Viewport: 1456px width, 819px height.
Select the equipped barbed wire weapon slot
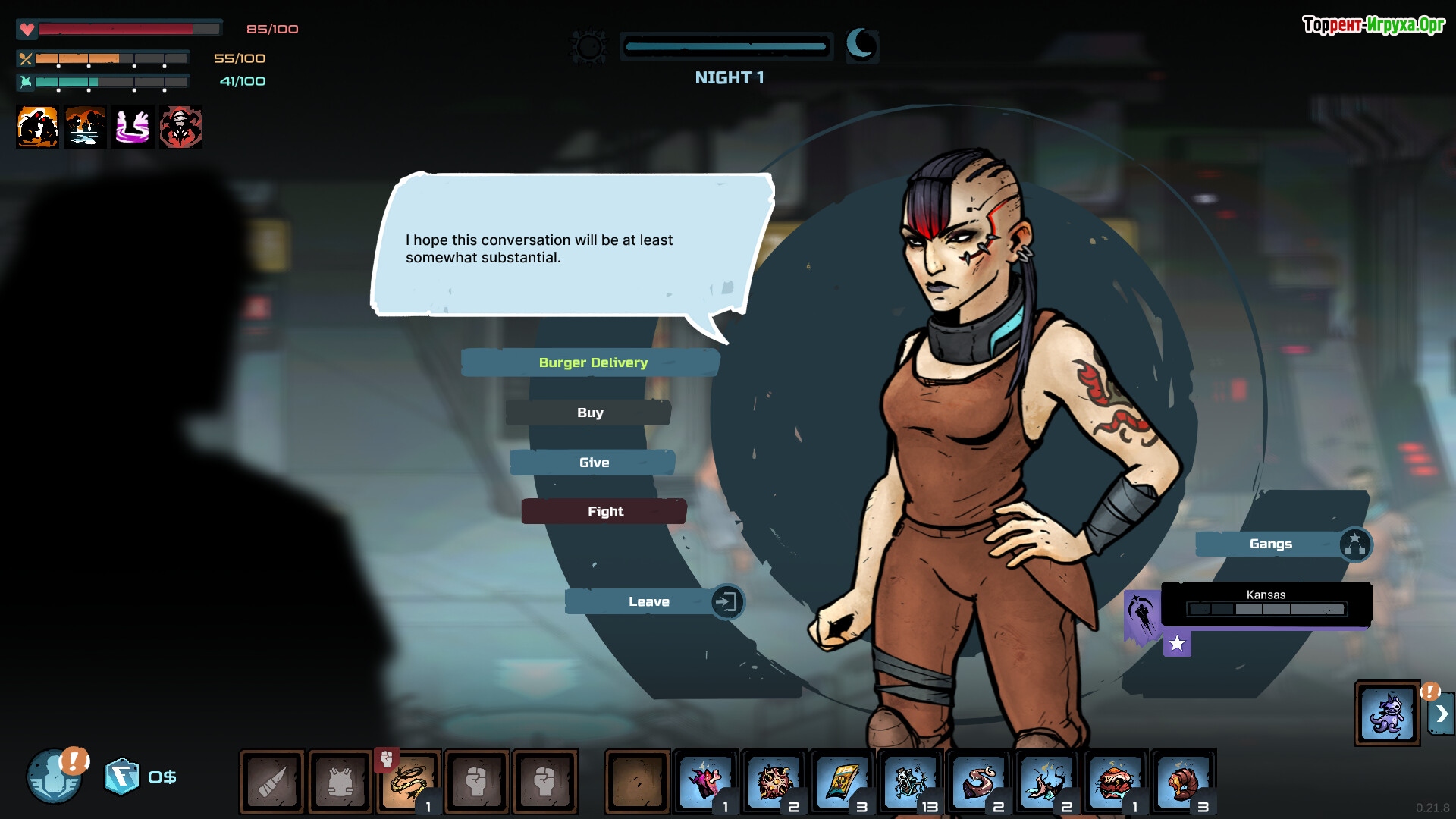(x=409, y=781)
